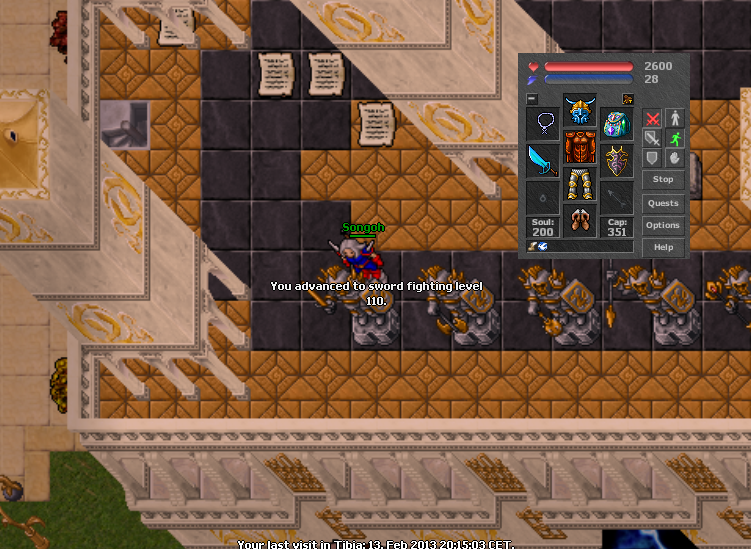Switch to offensive fight mode (crossed swords)
751x549 pixels.
coord(652,118)
